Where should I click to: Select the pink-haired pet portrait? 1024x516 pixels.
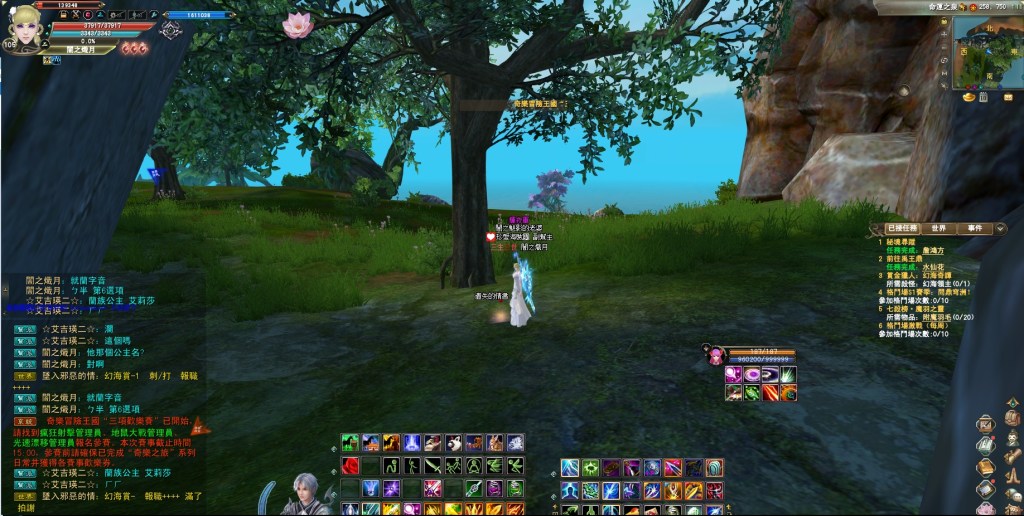point(716,355)
